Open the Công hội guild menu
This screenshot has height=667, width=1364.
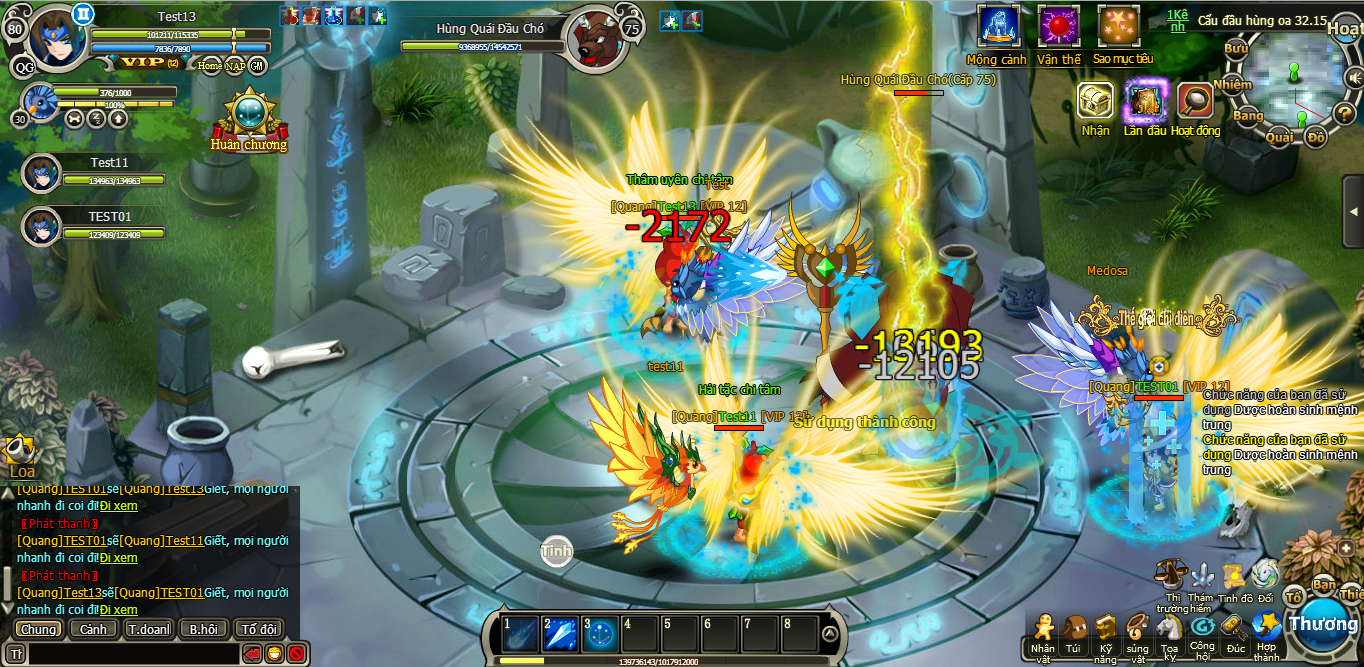pos(1202,630)
